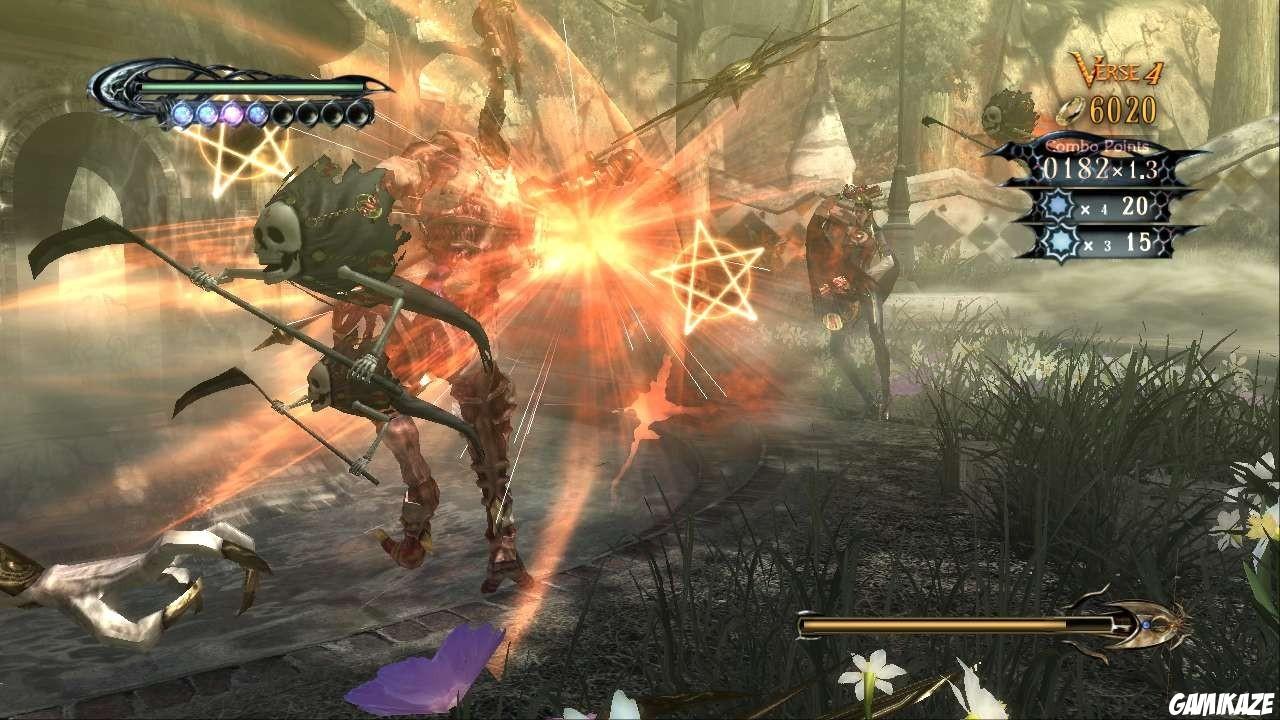Expand the Combo Points panel header
This screenshot has width=1280, height=720.
point(1097,145)
